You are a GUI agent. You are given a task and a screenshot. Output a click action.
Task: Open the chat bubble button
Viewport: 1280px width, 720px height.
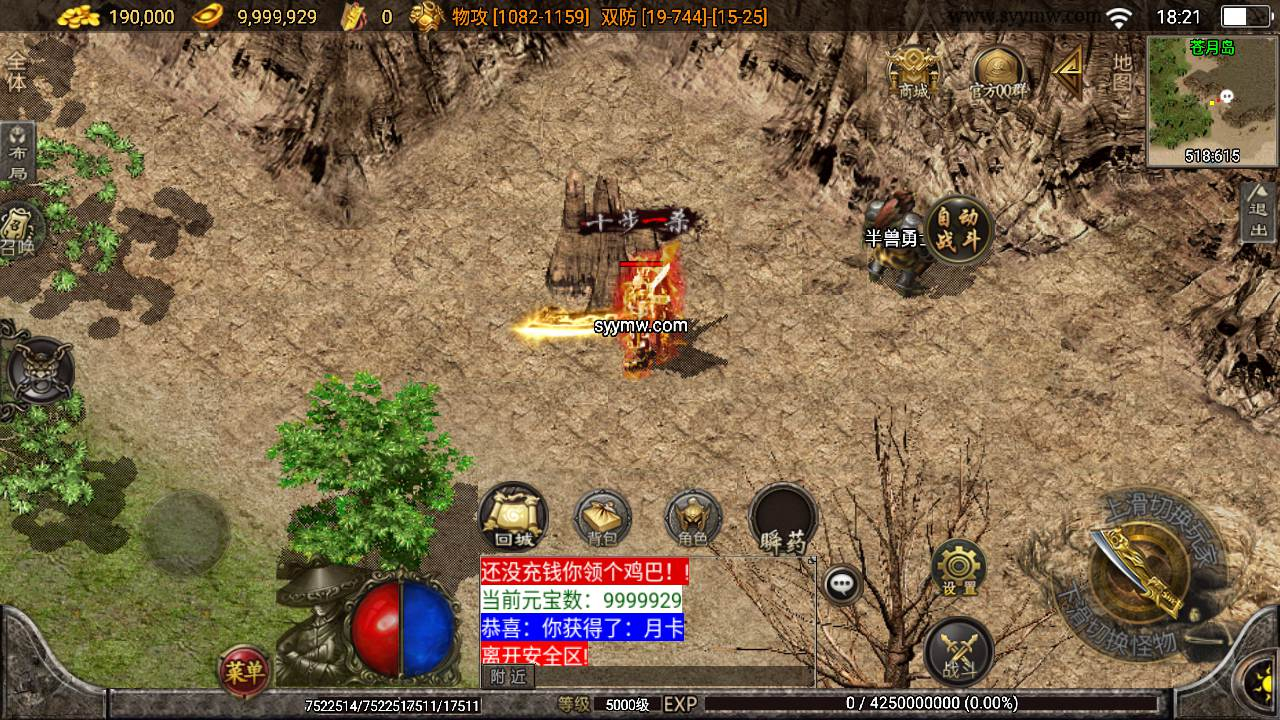pyautogui.click(x=843, y=584)
